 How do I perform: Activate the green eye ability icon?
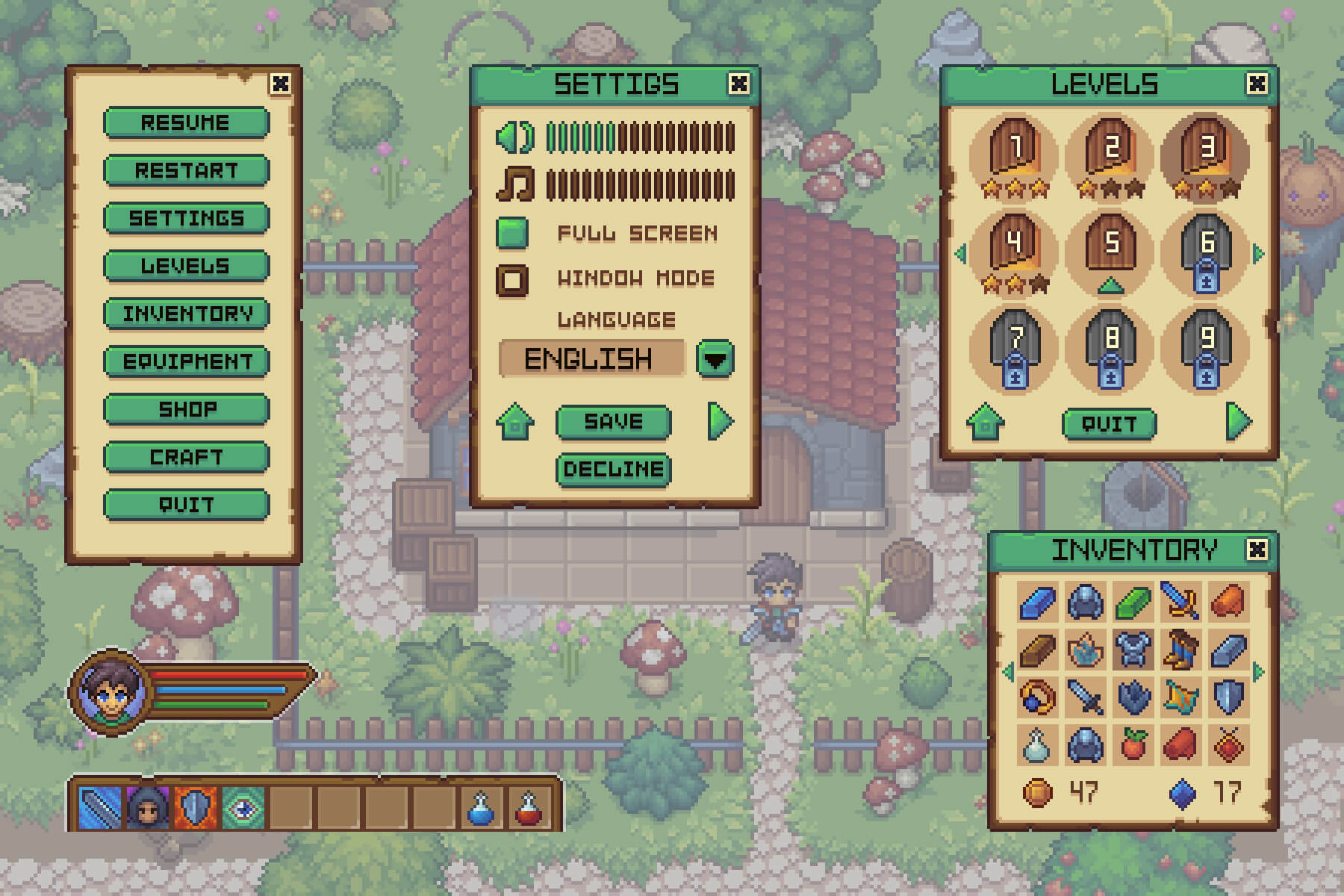(243, 808)
